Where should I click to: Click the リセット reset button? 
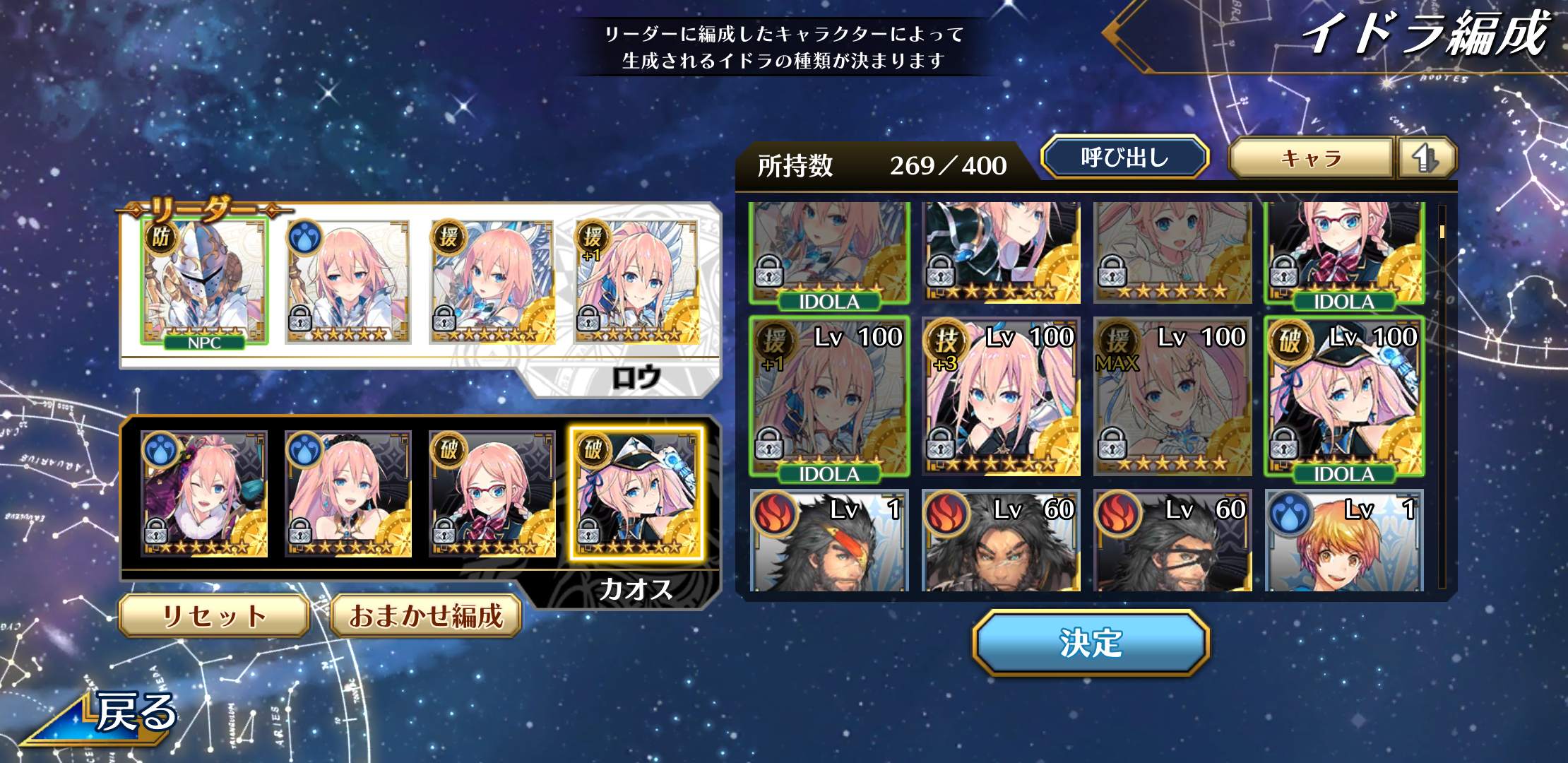[214, 616]
